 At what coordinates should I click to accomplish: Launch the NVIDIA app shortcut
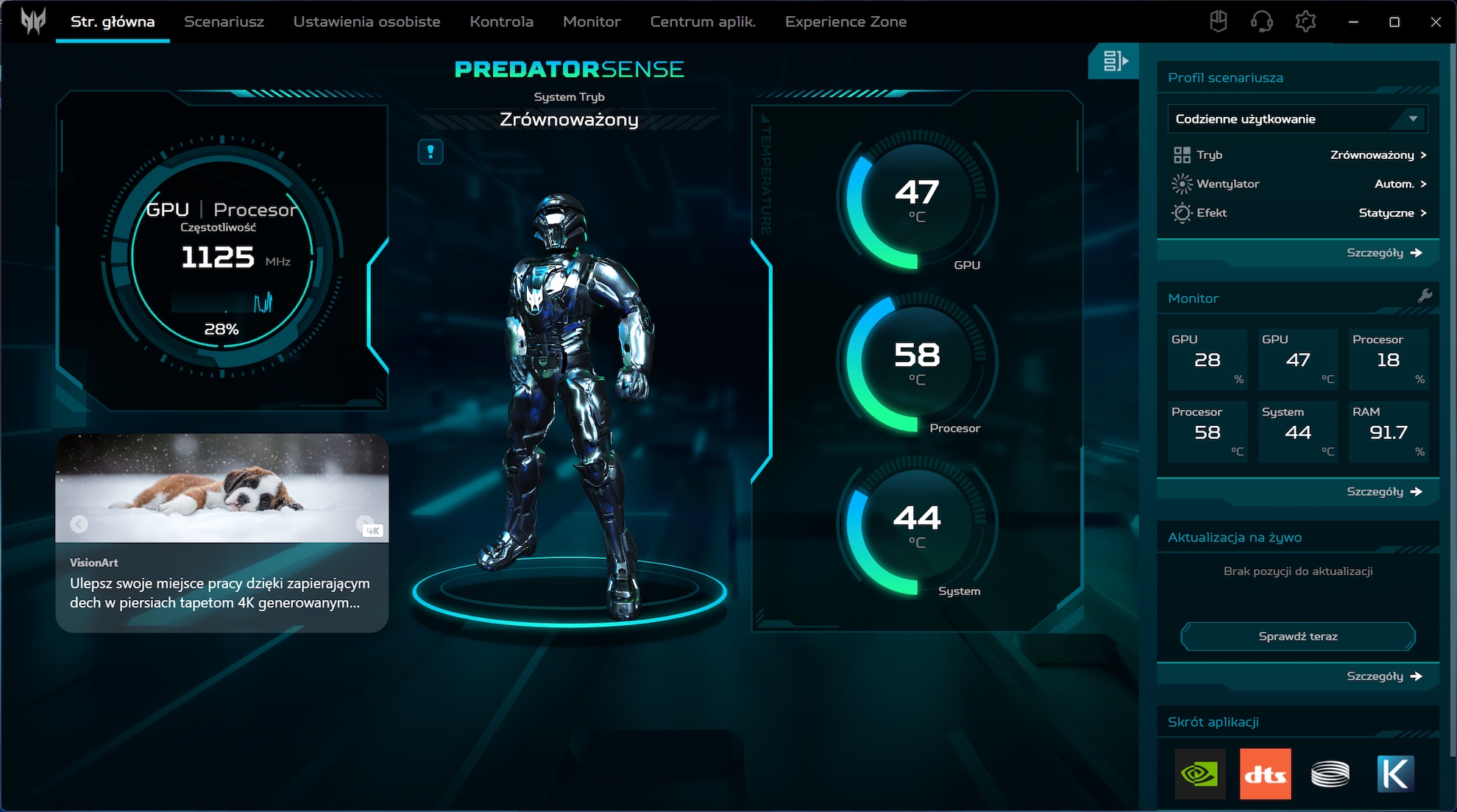pos(1199,773)
